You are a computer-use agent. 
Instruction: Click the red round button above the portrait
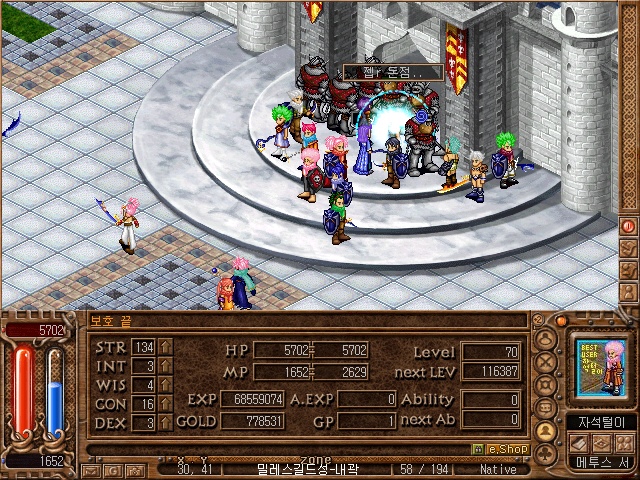coord(561,320)
